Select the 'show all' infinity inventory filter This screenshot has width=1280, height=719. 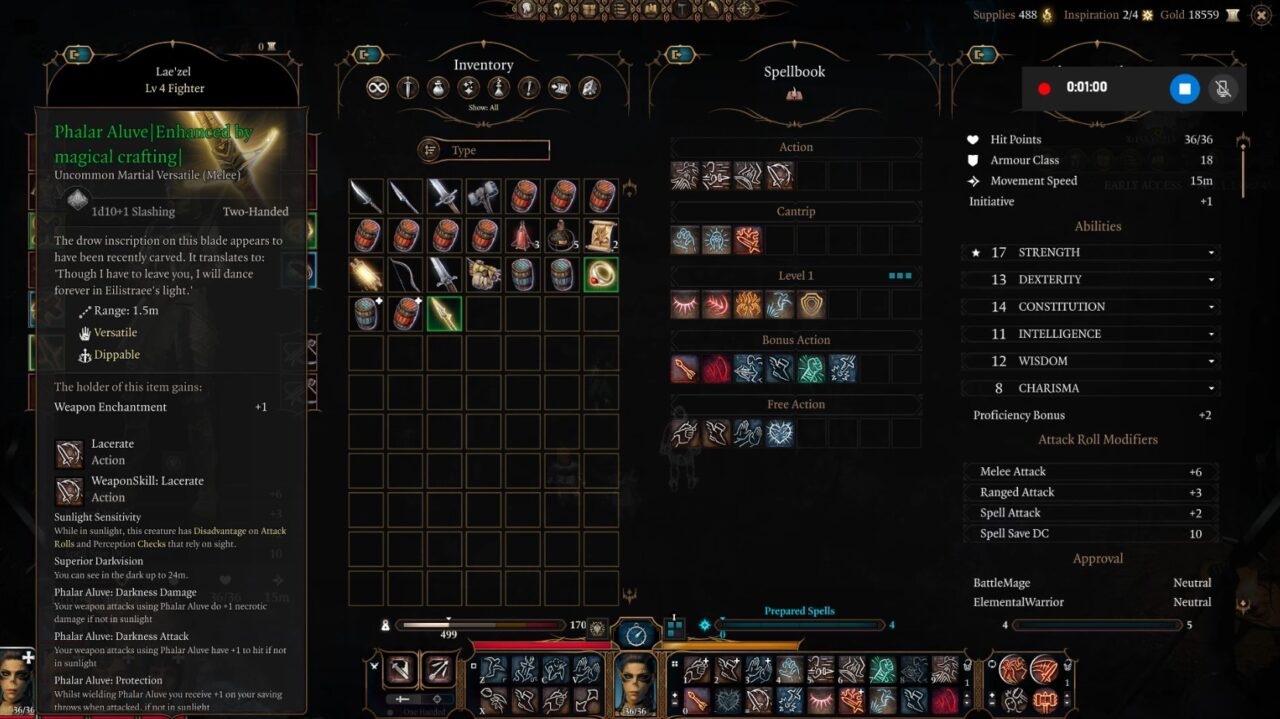coord(377,88)
